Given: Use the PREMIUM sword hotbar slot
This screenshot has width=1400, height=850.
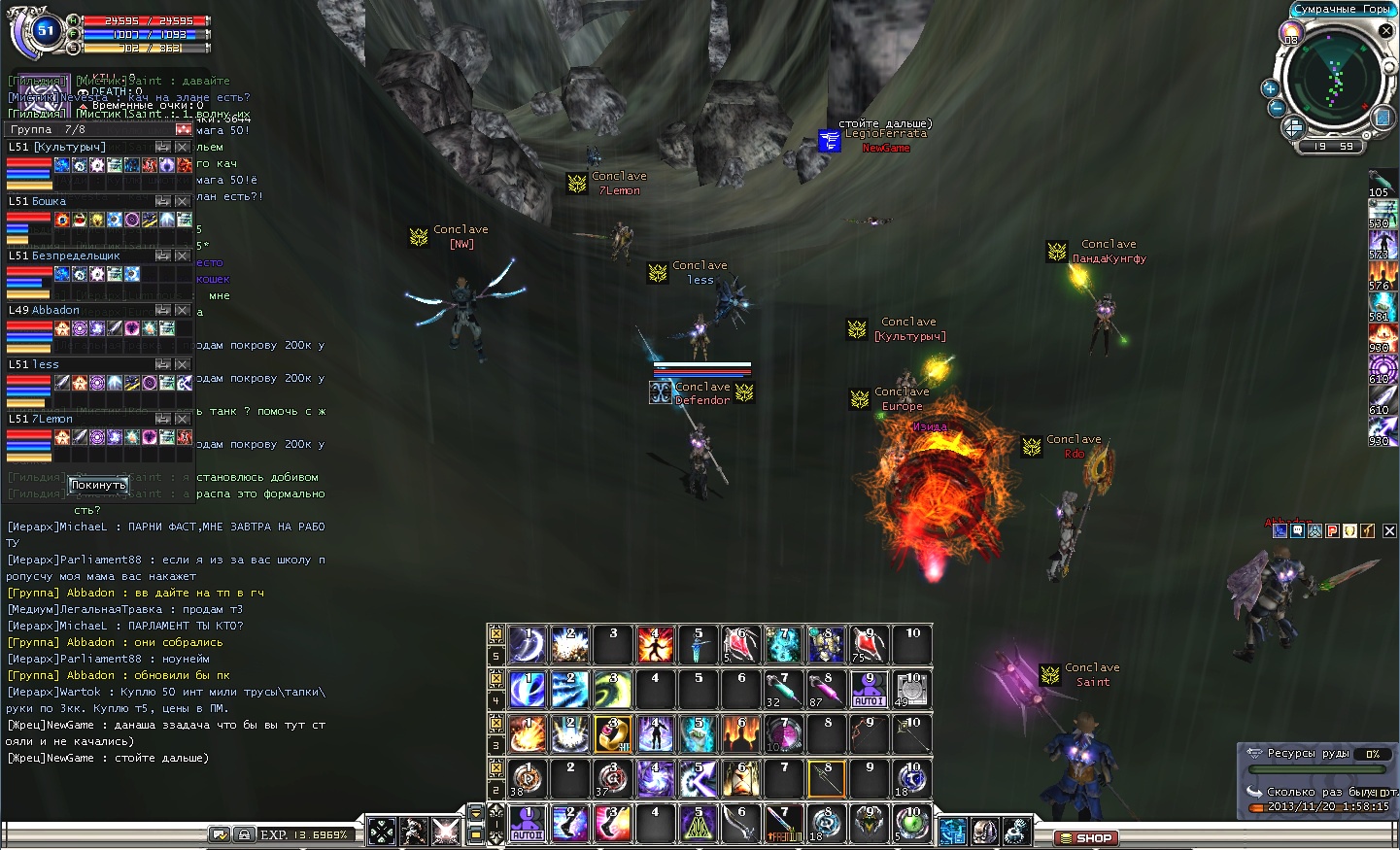Looking at the screenshot, I should coord(783,824).
